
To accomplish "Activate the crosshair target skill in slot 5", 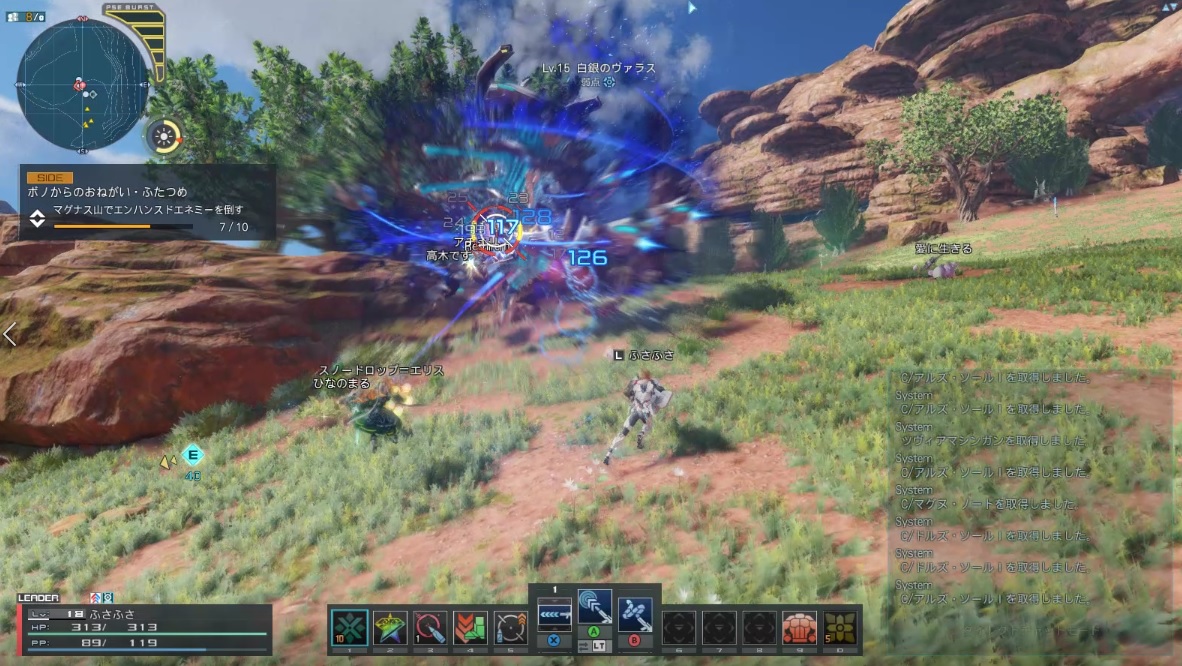I will 510,628.
